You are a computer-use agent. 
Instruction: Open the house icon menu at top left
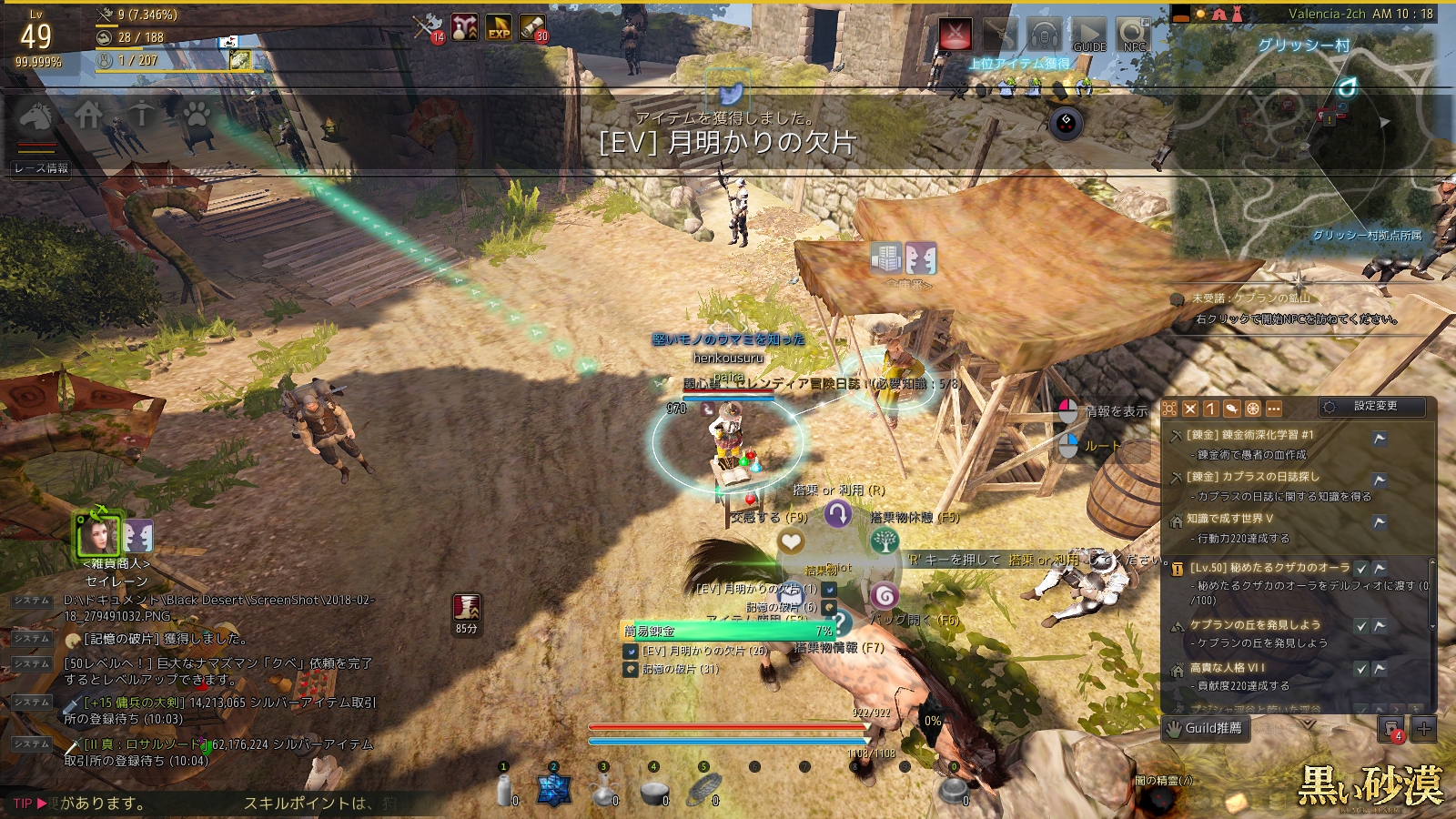(x=89, y=115)
